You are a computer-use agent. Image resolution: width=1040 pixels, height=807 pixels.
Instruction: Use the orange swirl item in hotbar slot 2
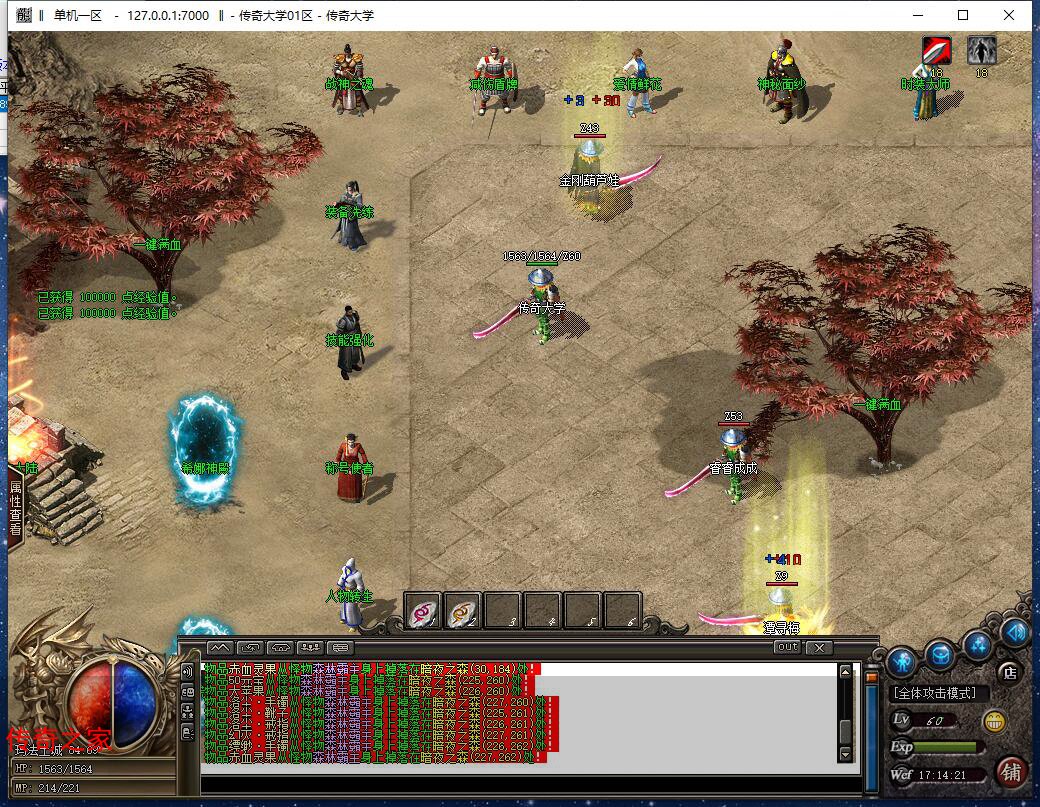tap(463, 609)
